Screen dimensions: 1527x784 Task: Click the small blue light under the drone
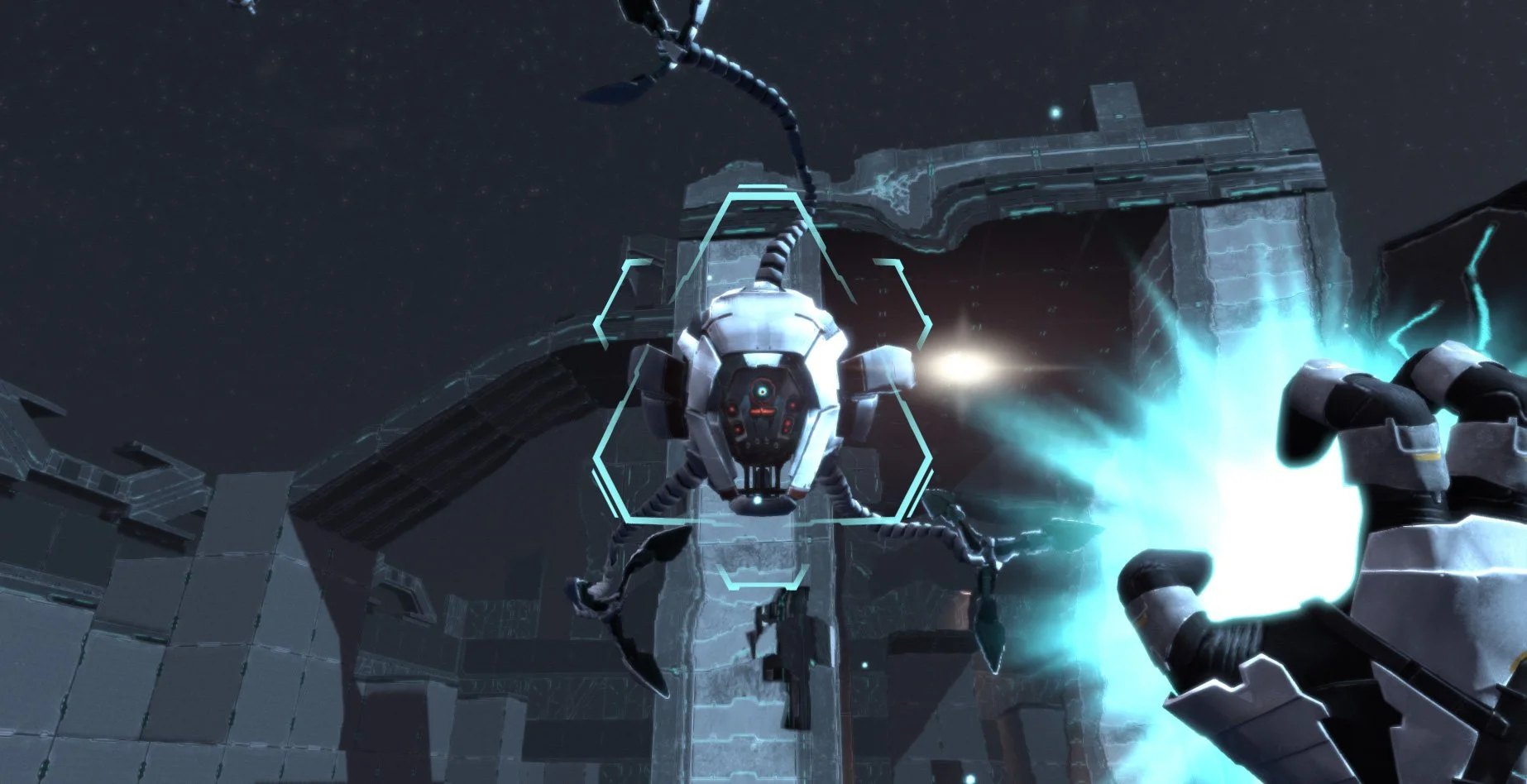tap(756, 500)
